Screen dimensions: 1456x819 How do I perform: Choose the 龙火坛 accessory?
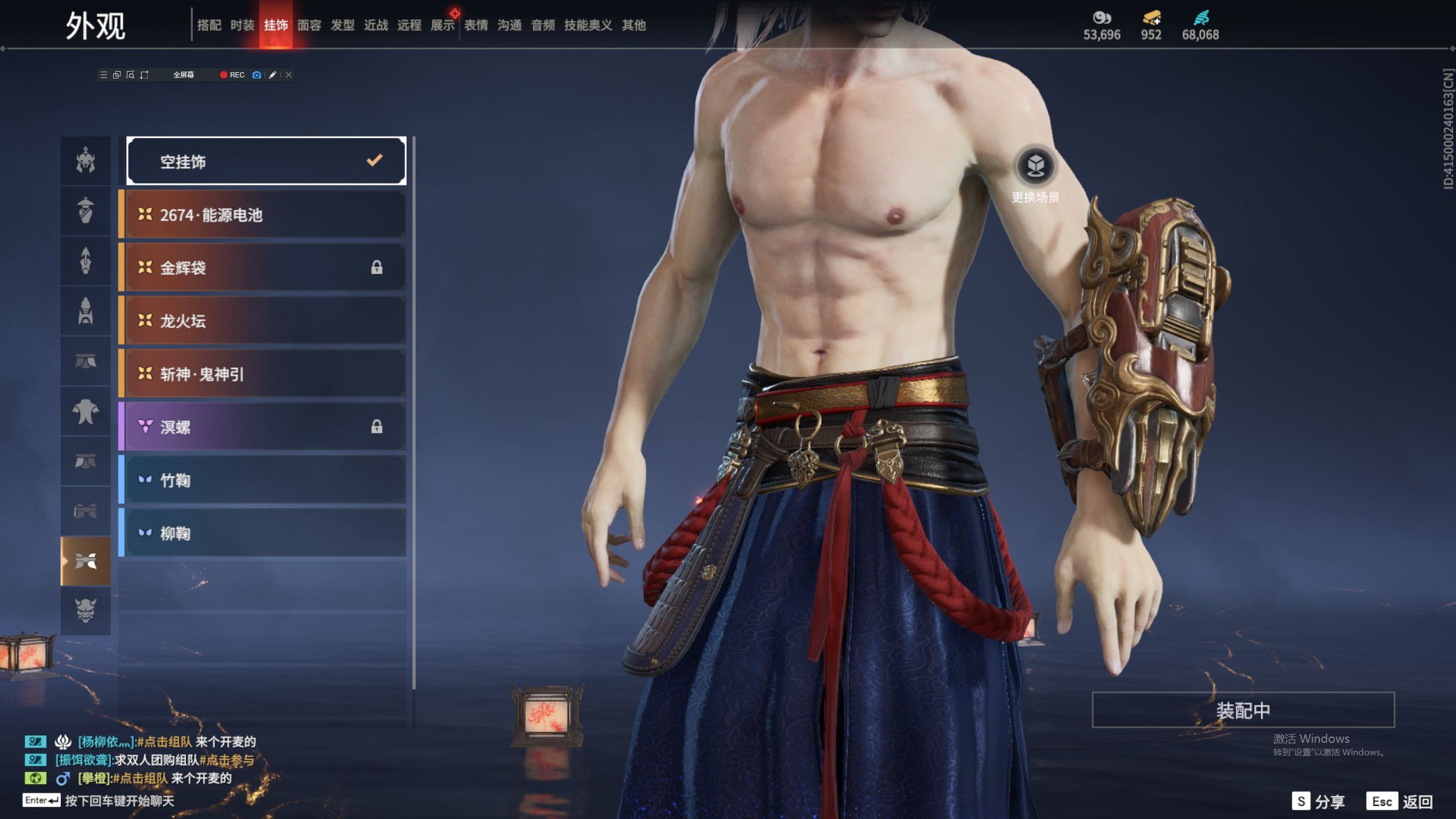coord(266,321)
